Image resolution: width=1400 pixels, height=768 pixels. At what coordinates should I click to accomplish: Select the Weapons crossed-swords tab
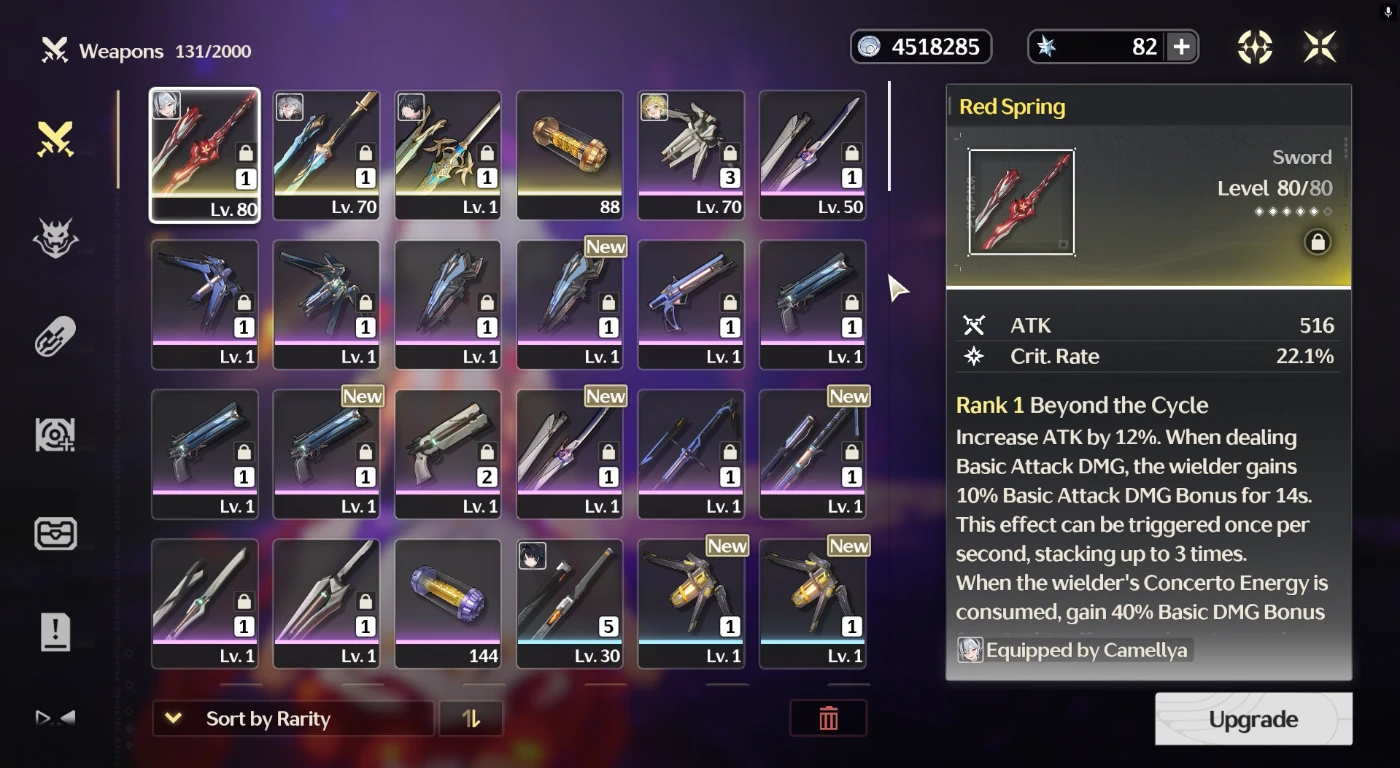(x=56, y=139)
